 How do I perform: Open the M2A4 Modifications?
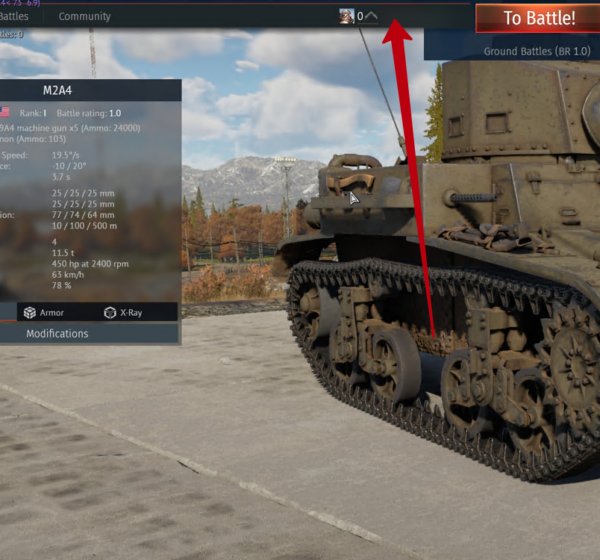pos(57,334)
